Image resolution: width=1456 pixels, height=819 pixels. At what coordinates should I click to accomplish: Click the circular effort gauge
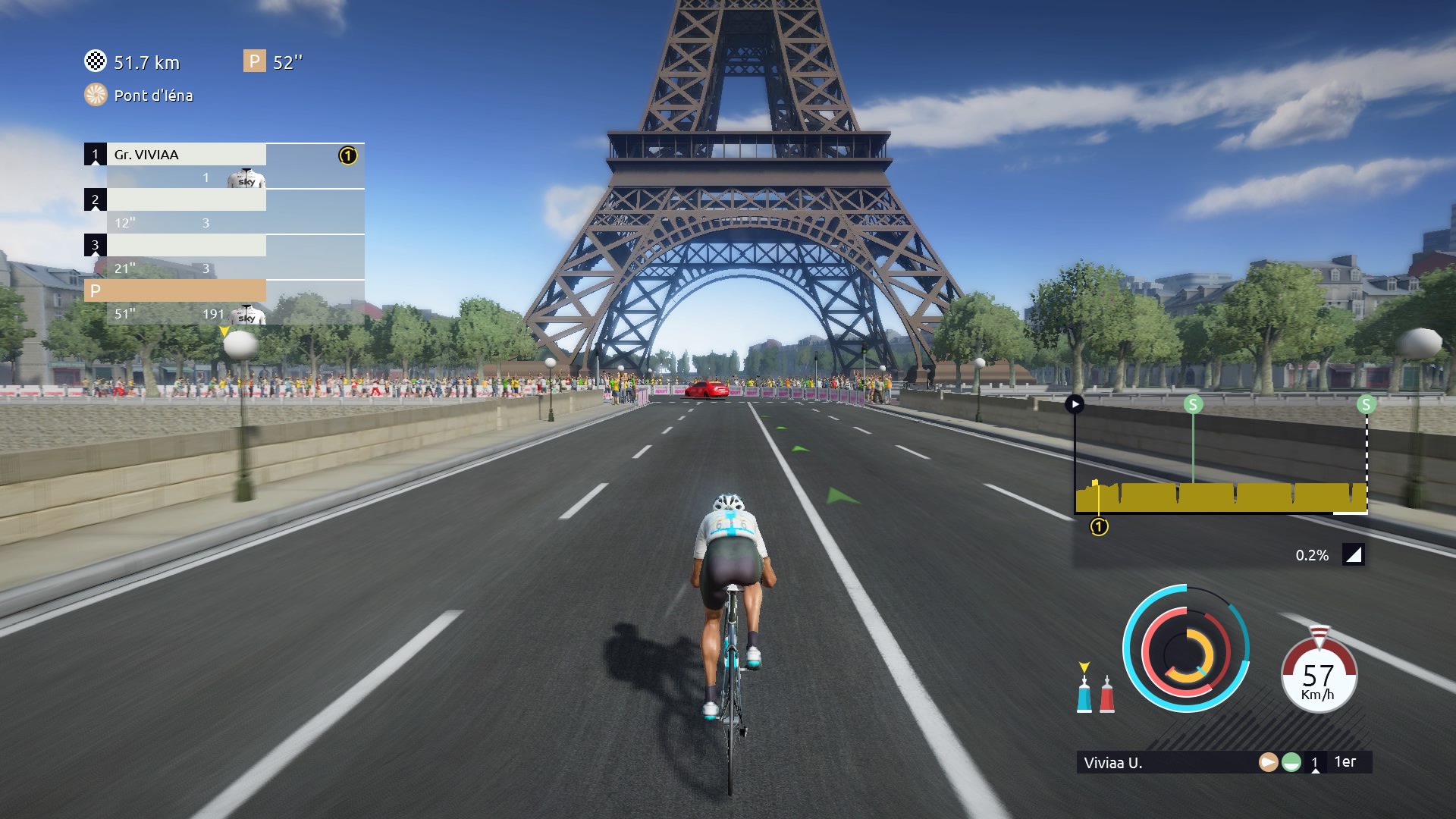point(1186,649)
